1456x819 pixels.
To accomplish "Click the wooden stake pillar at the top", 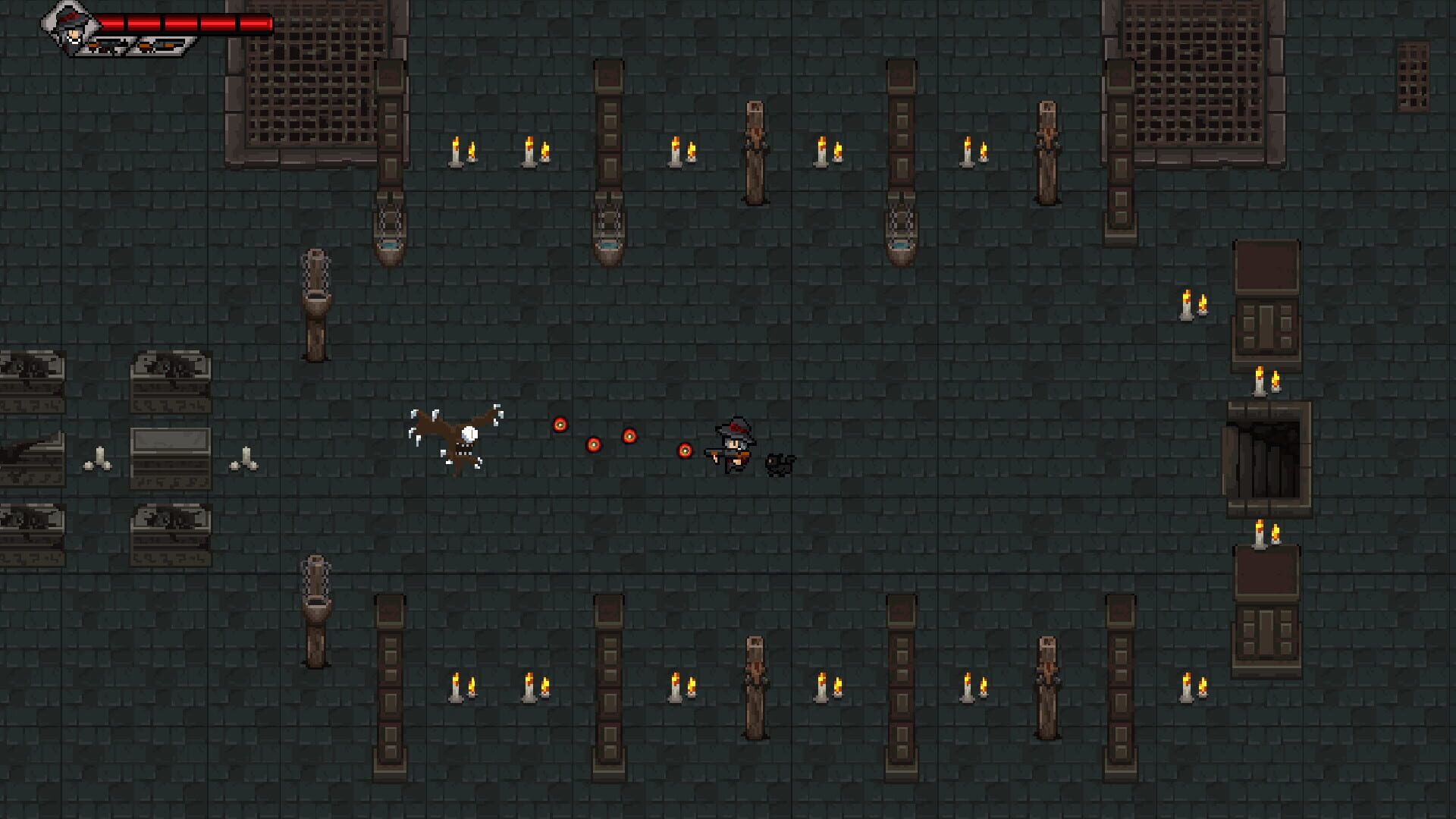I will tap(756, 152).
